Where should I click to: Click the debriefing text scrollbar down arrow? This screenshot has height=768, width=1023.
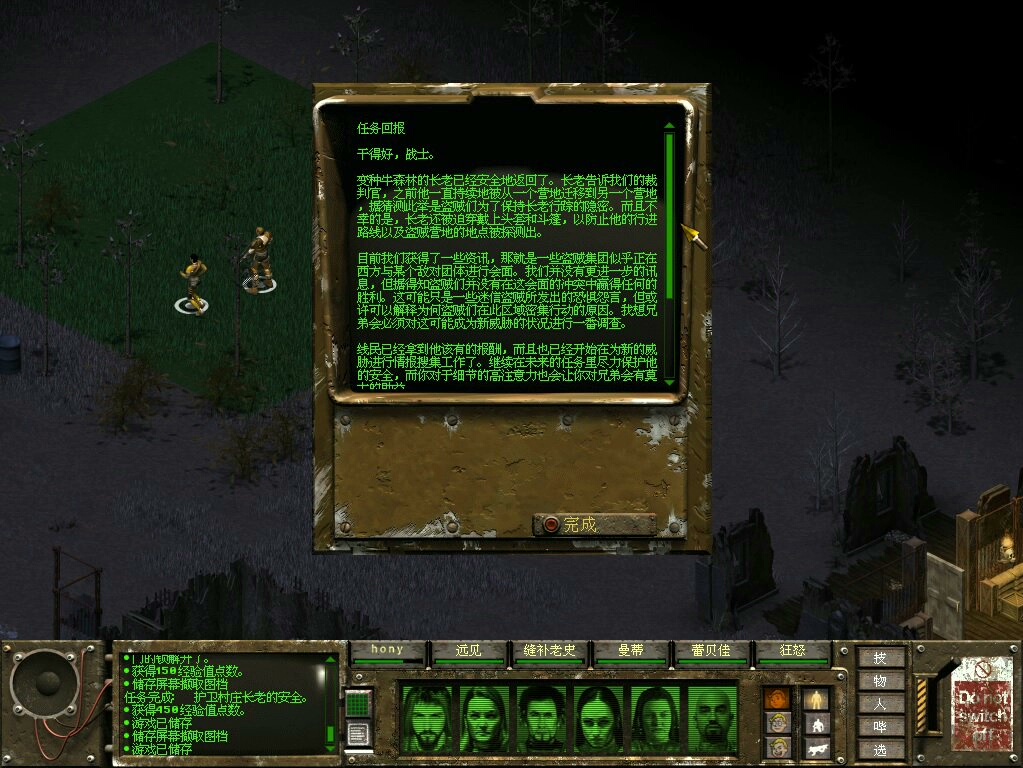(669, 381)
